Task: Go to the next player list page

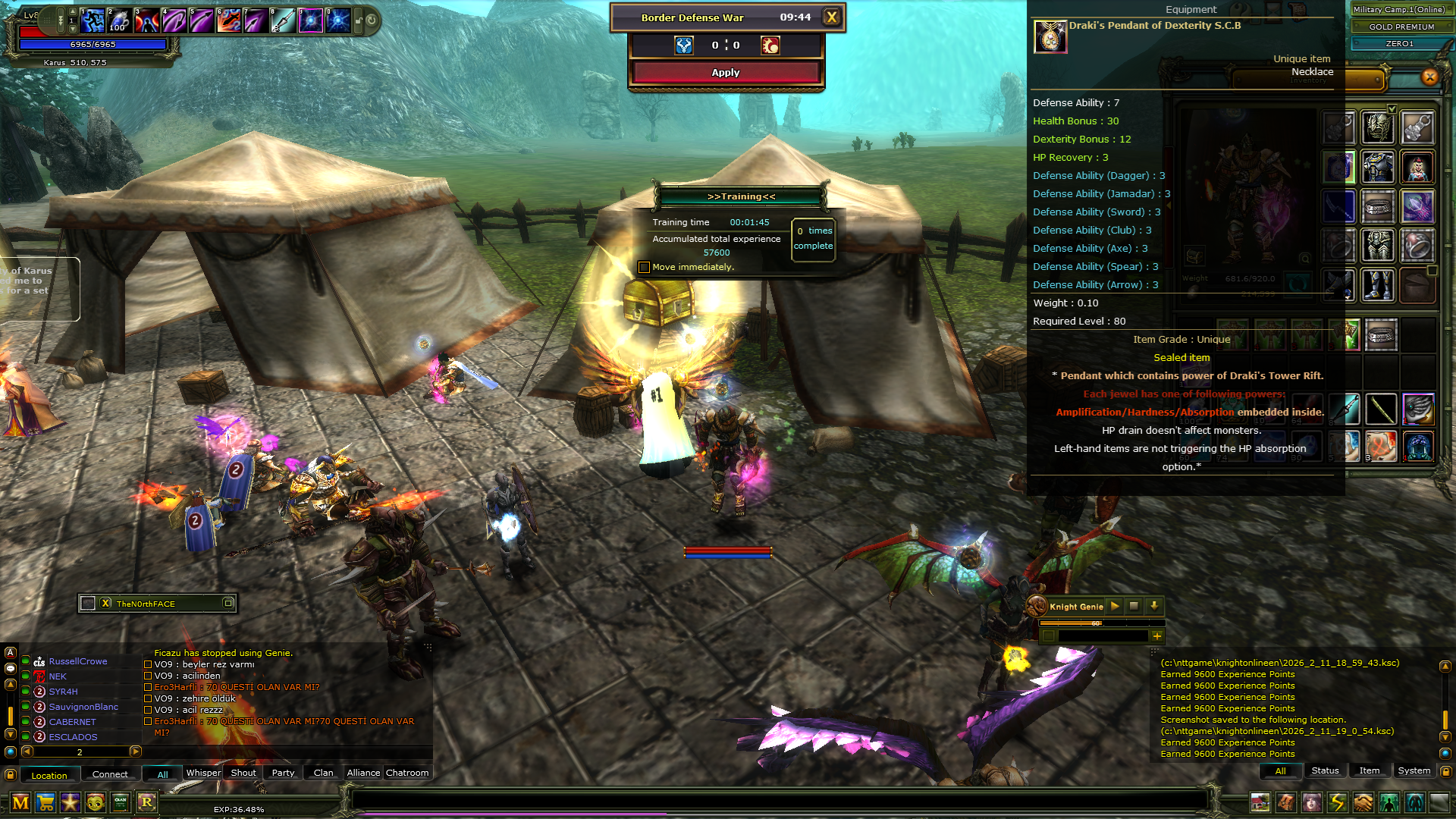Action: 136,752
